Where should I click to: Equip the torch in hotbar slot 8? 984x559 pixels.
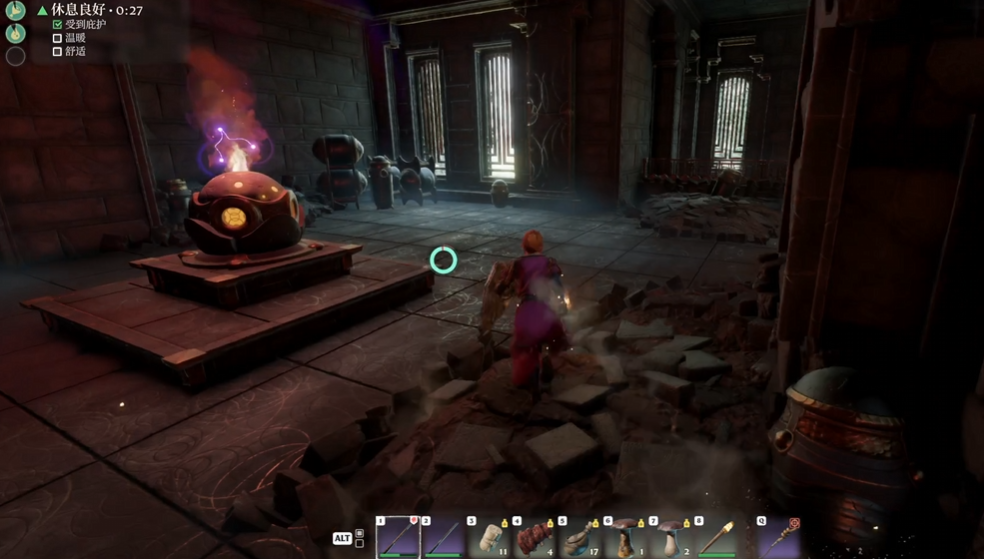pyautogui.click(x=716, y=537)
